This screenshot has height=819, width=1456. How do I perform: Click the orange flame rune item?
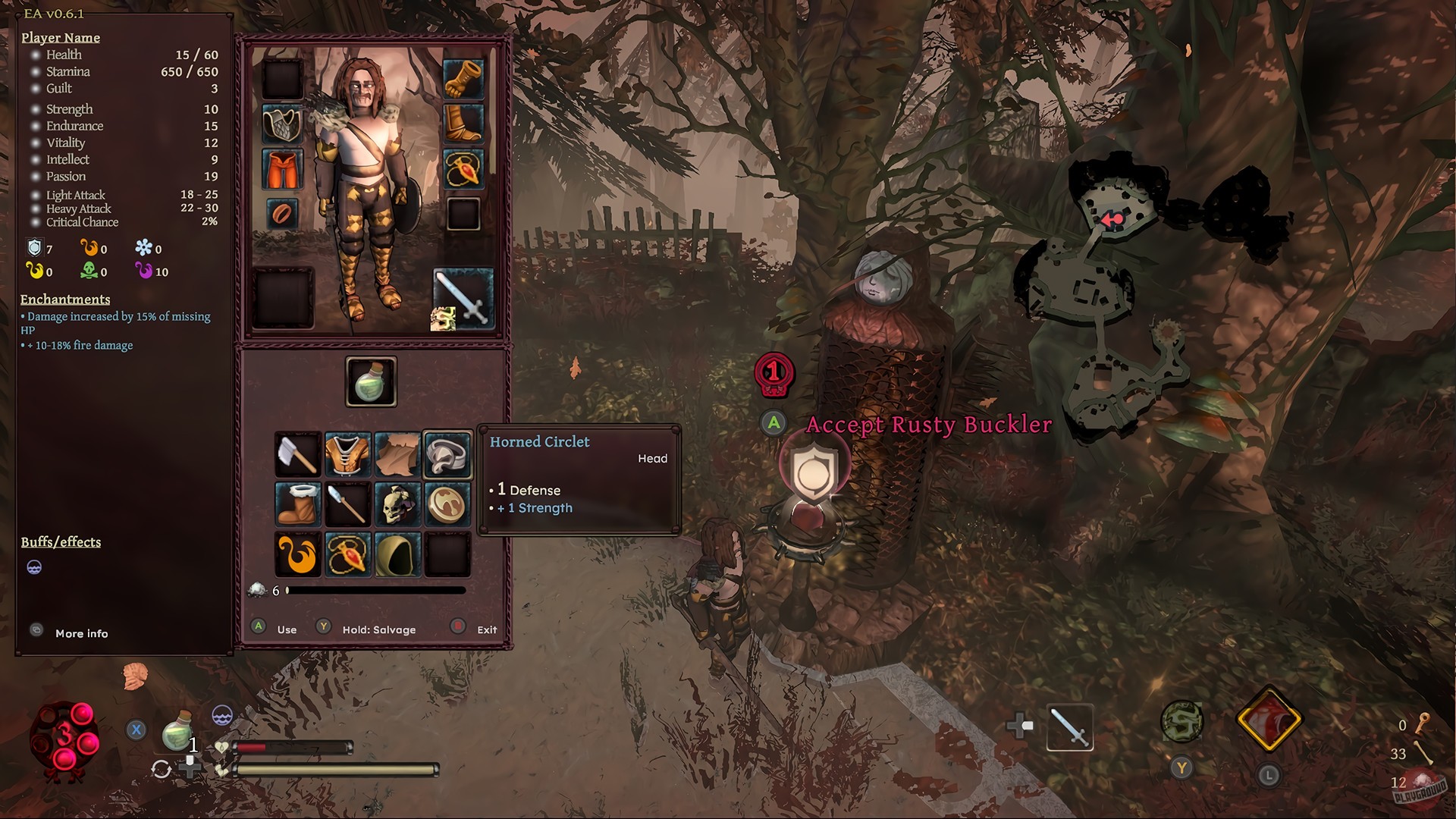pyautogui.click(x=297, y=554)
